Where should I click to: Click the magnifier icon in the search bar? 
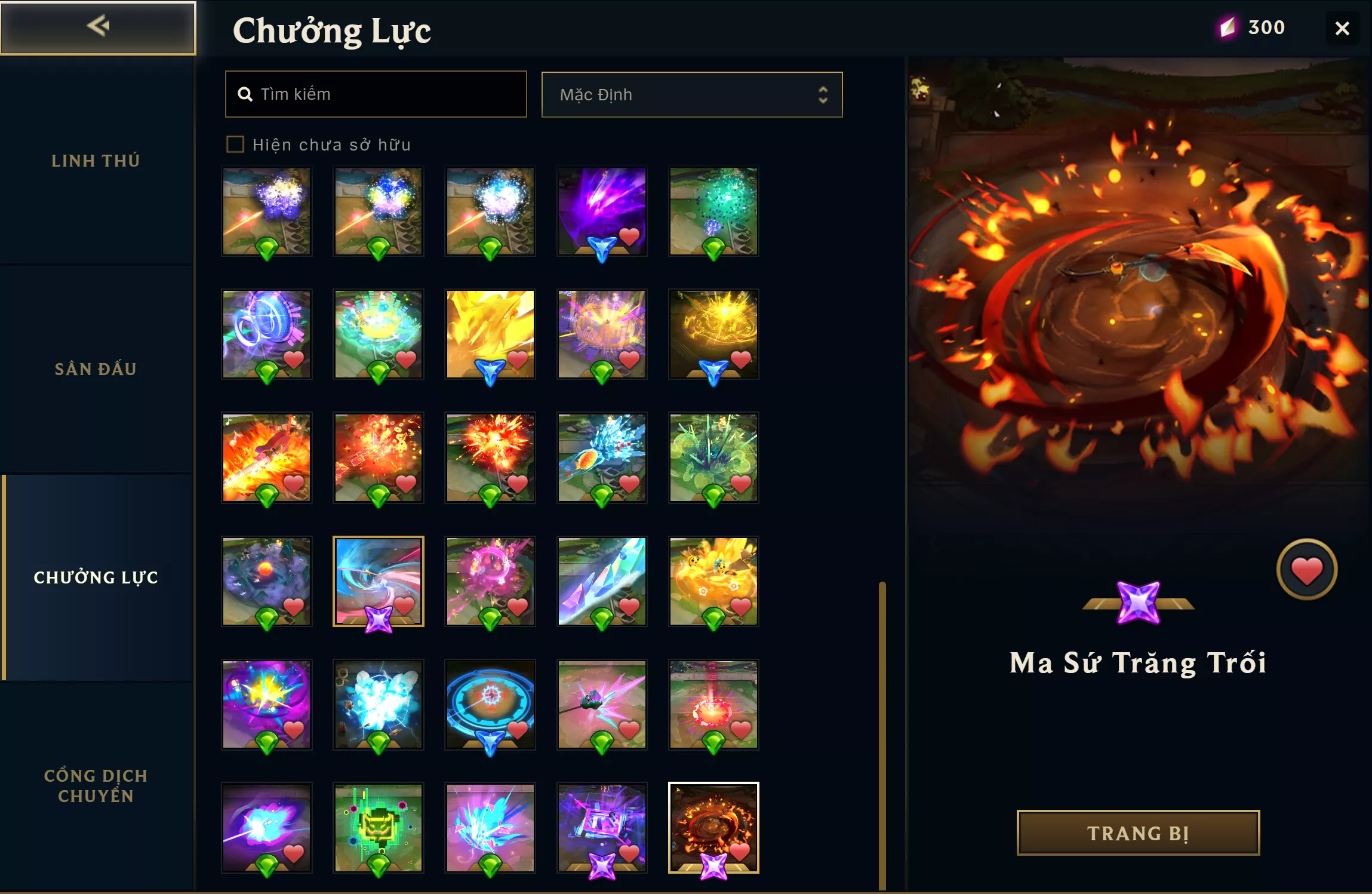(245, 94)
